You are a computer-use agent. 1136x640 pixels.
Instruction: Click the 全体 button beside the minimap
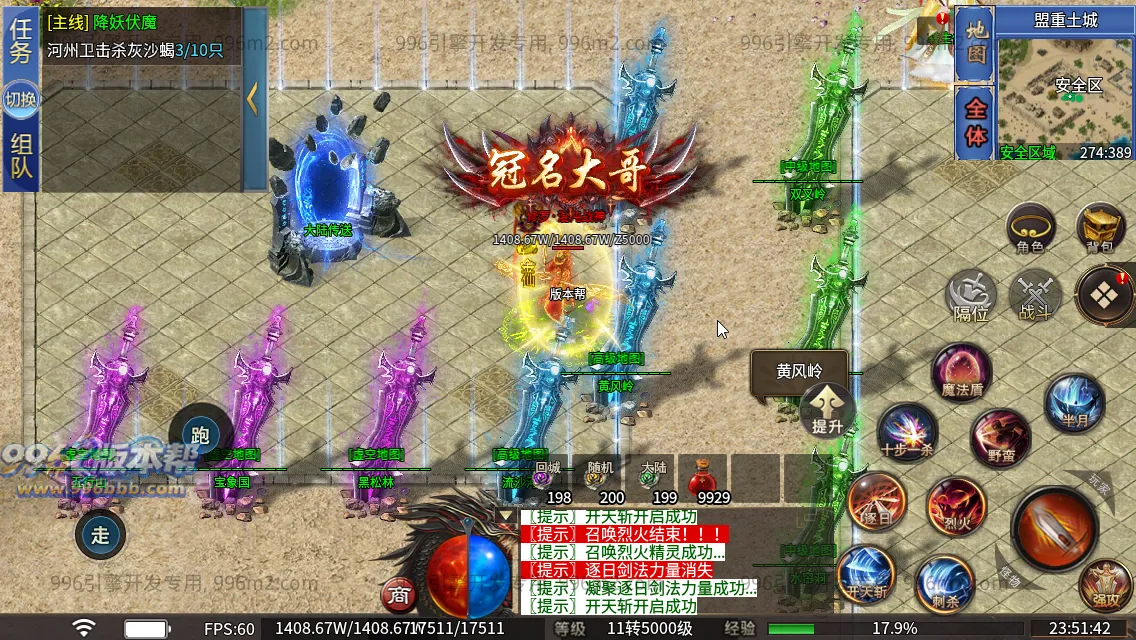tap(974, 122)
